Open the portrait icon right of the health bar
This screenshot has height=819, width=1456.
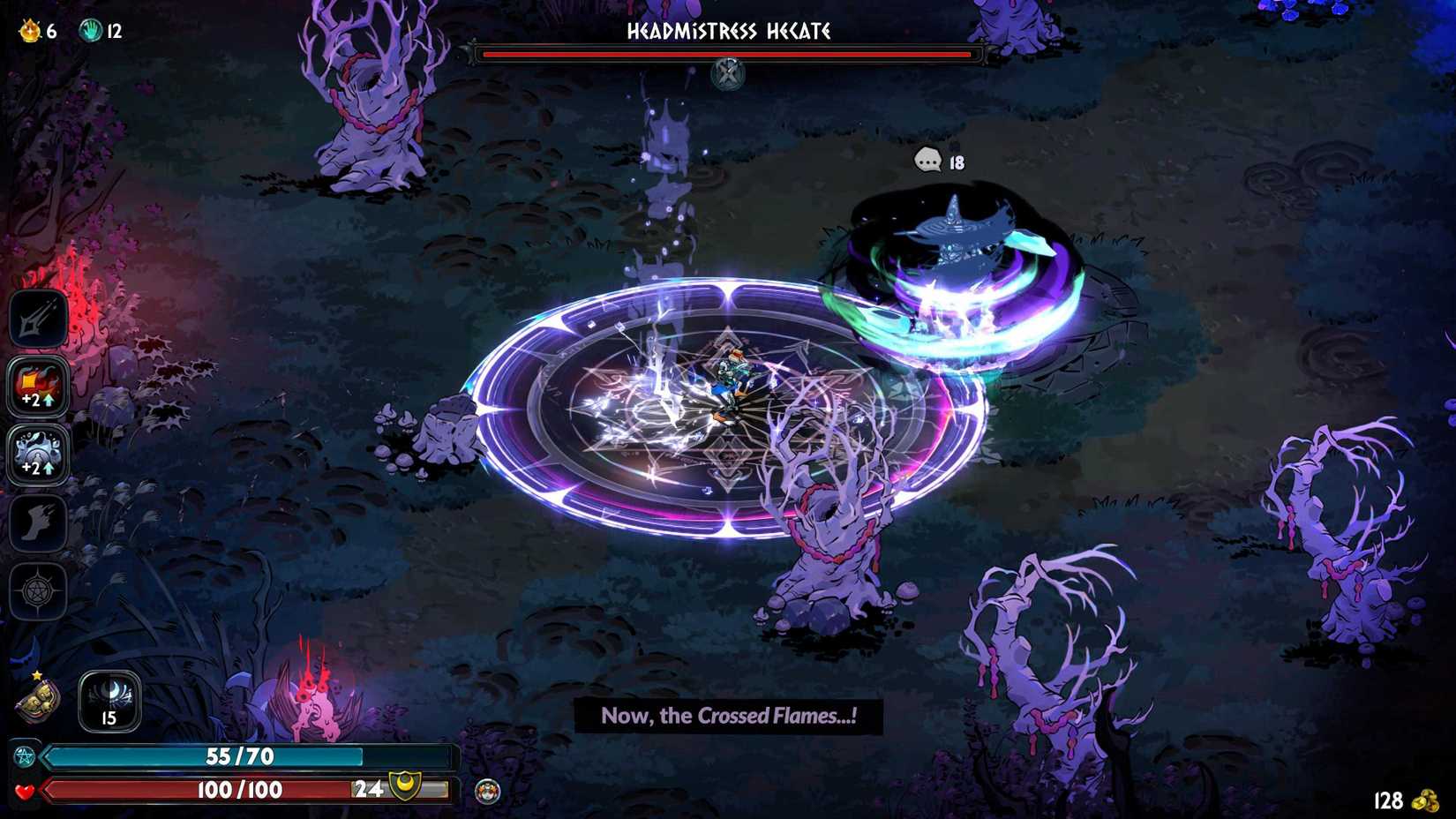click(x=487, y=791)
